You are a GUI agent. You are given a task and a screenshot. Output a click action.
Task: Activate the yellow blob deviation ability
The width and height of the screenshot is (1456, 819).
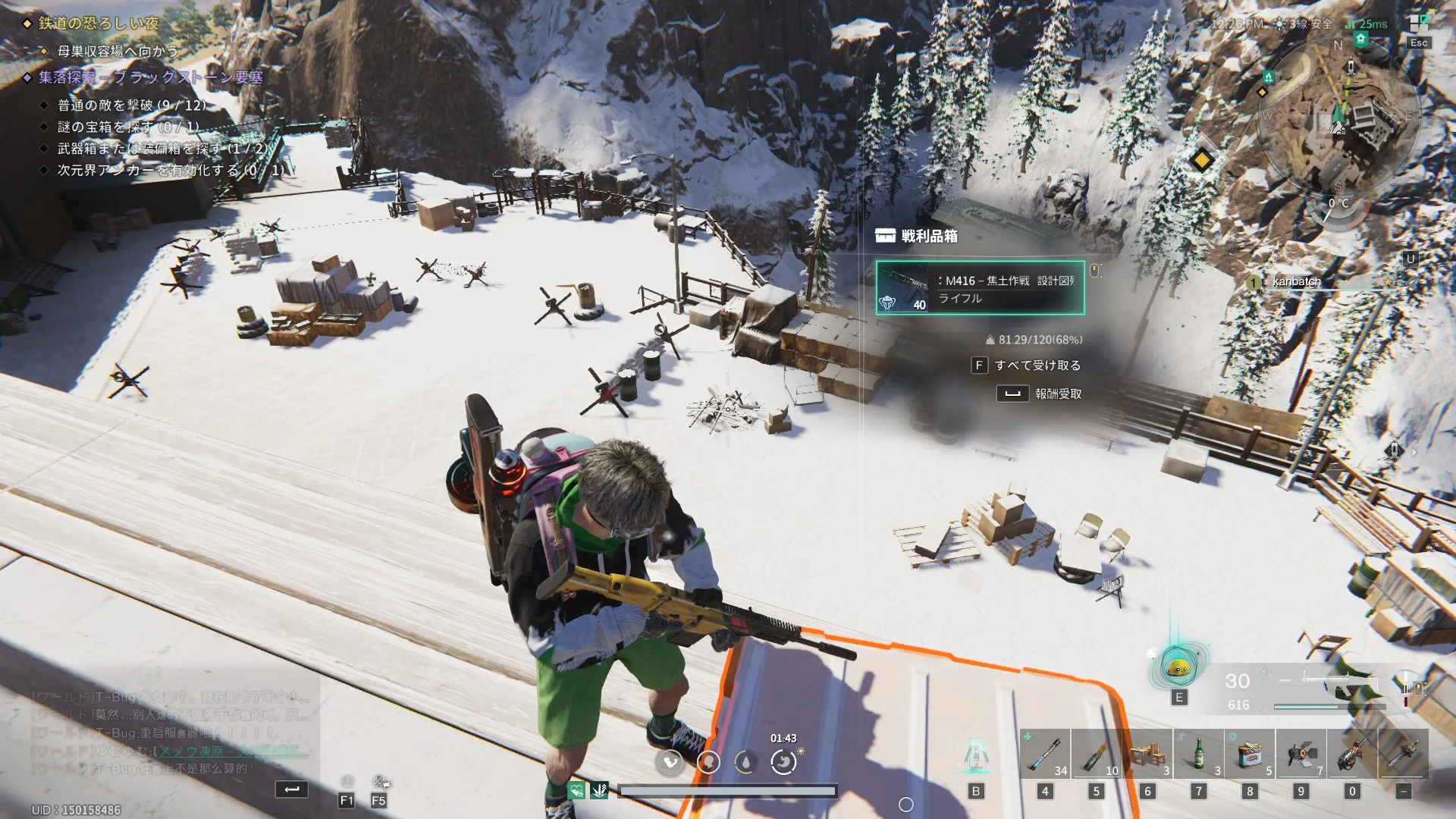pos(1178,667)
